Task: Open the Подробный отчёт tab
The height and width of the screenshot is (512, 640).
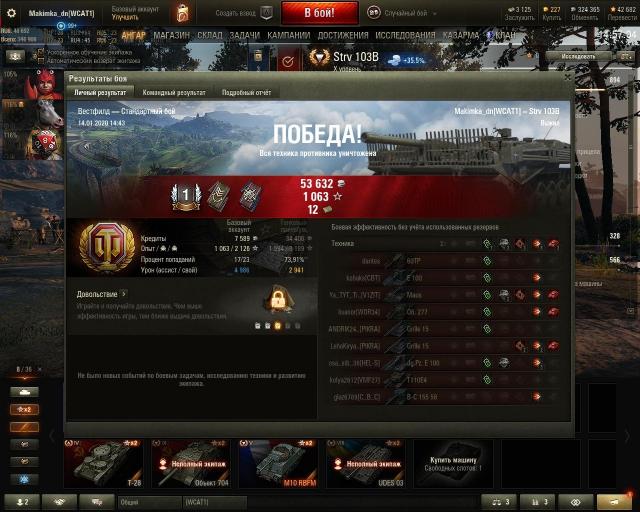Action: coord(244,92)
